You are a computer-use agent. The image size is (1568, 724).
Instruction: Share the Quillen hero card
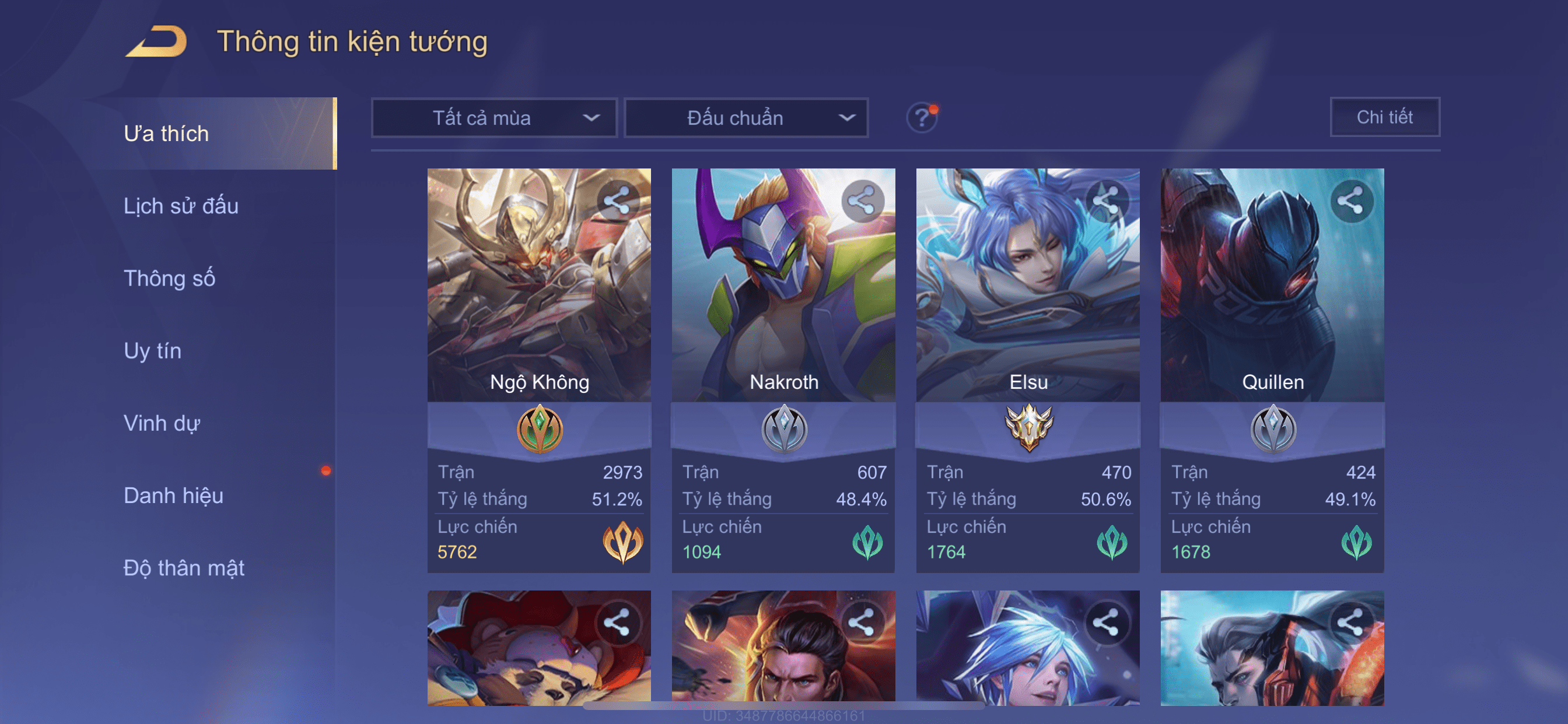[1350, 201]
